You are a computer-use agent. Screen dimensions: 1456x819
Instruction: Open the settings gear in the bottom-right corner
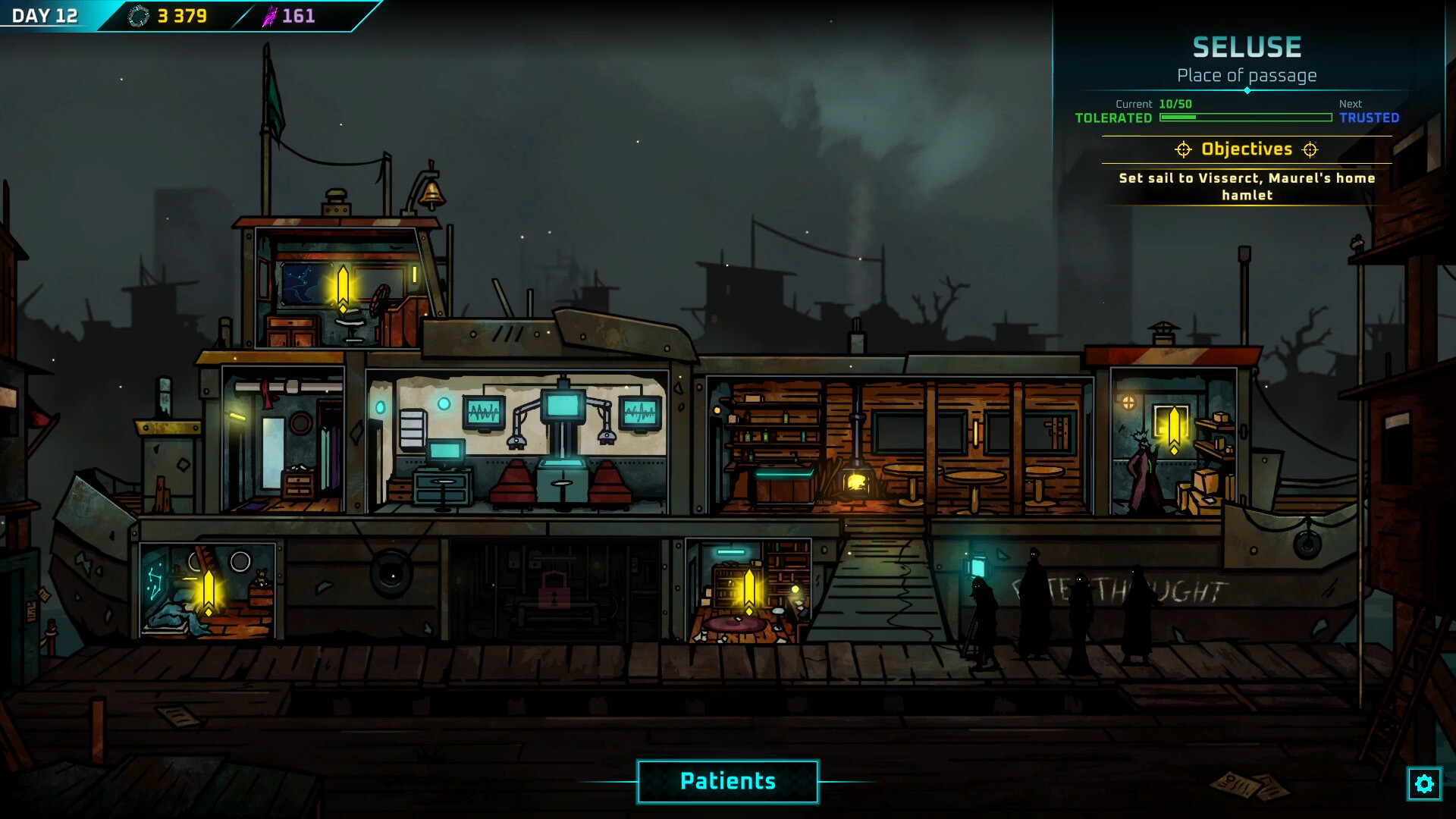(x=1425, y=785)
